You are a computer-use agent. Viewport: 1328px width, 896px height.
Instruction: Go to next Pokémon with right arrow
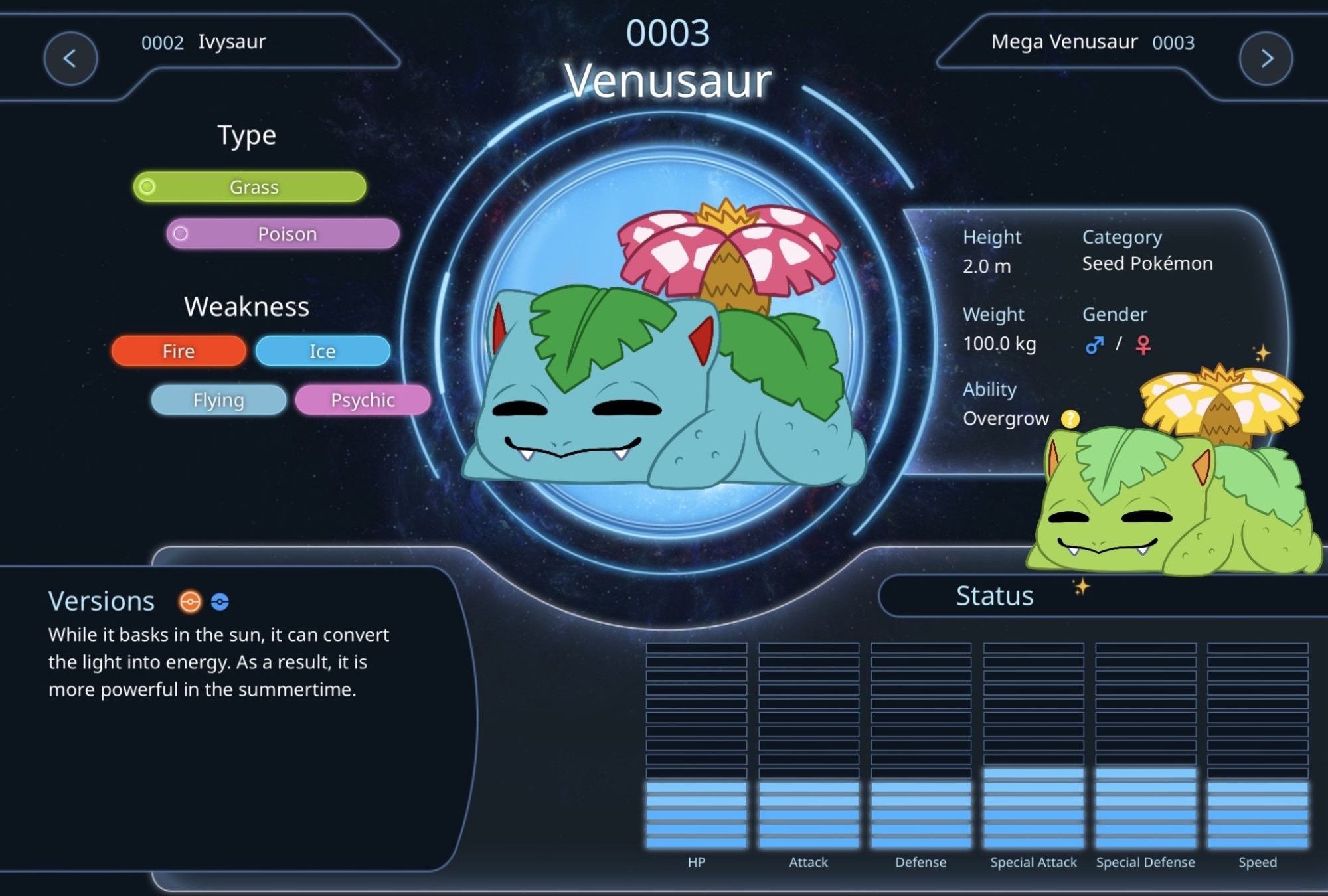1266,58
